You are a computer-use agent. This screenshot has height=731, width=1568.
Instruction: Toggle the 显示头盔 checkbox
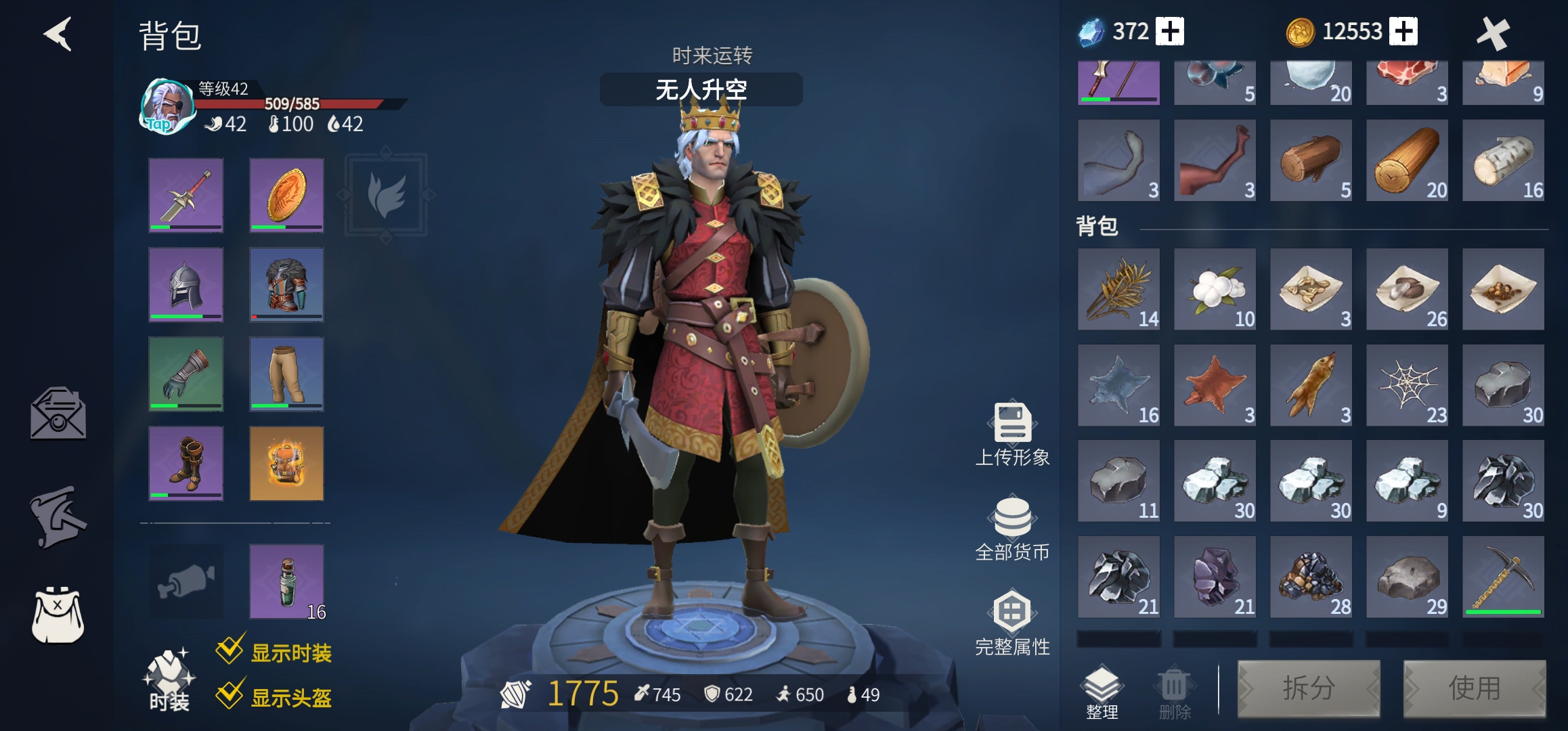pyautogui.click(x=230, y=695)
